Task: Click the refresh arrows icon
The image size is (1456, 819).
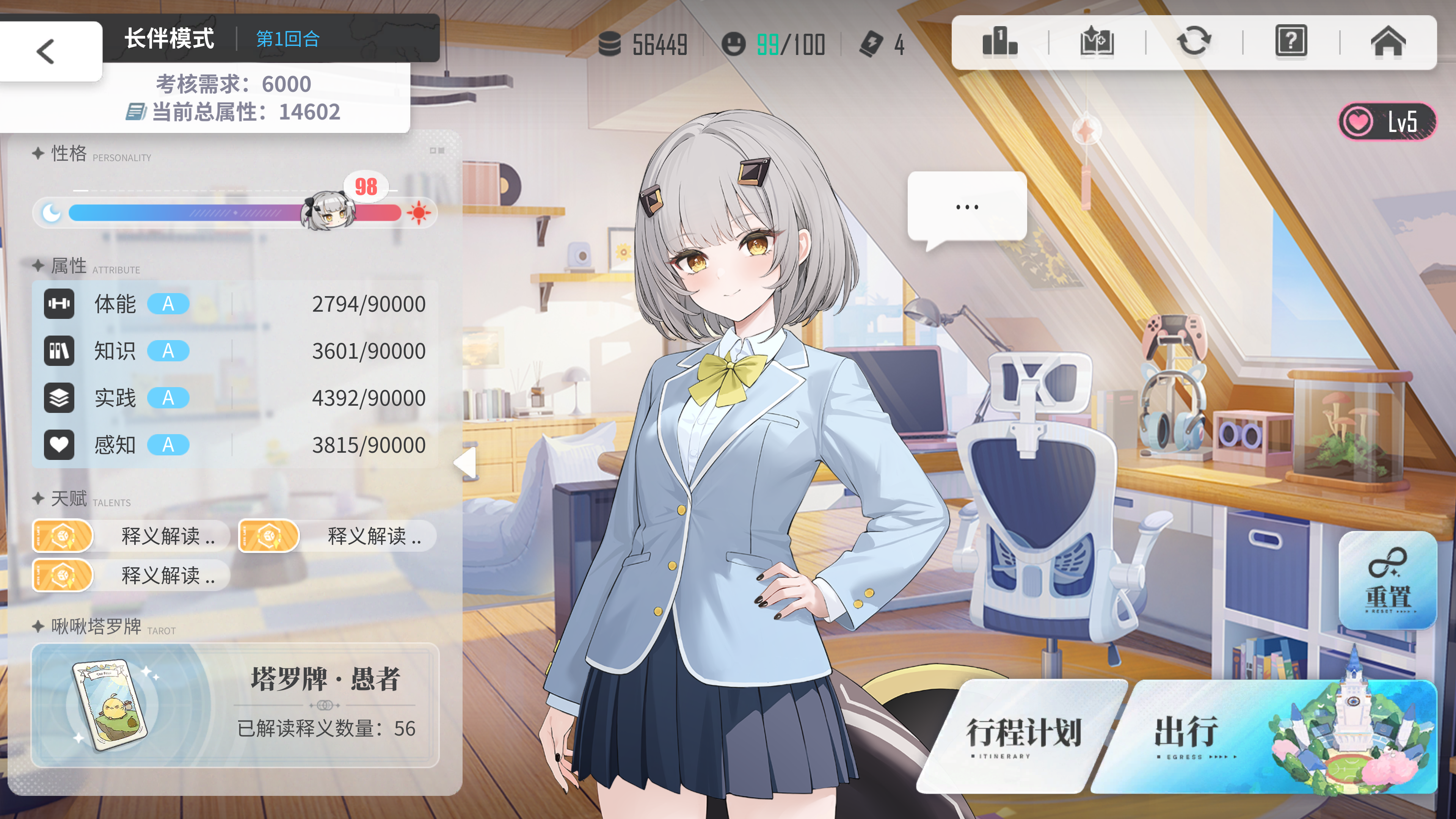Action: click(x=1194, y=42)
